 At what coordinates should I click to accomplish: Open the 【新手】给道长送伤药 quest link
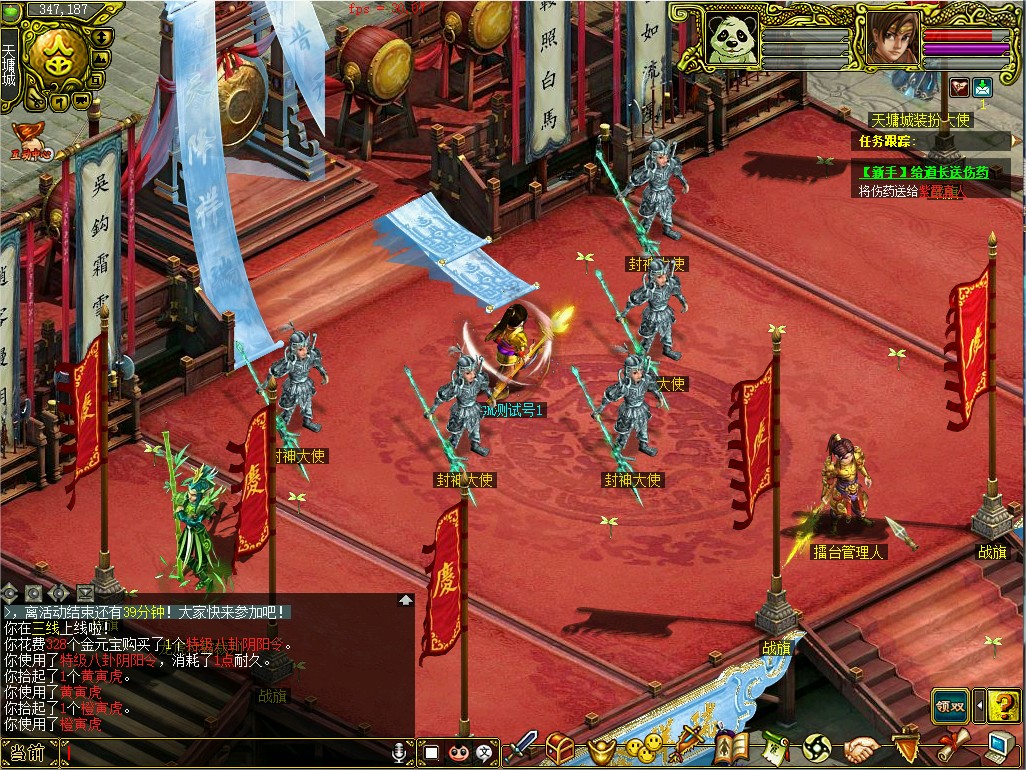click(x=925, y=172)
